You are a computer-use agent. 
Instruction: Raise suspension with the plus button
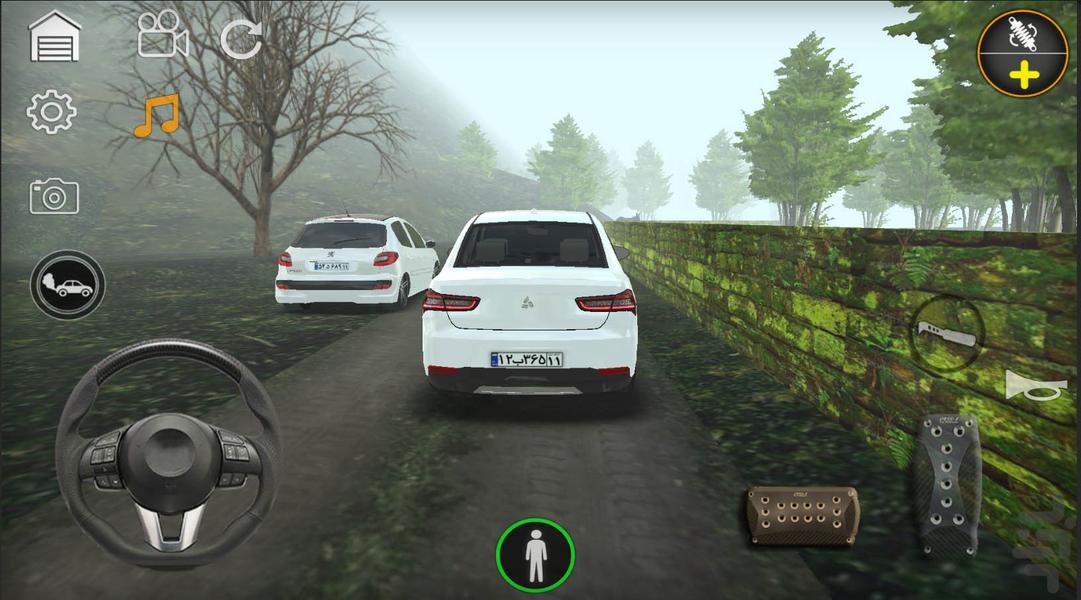coord(1023,54)
